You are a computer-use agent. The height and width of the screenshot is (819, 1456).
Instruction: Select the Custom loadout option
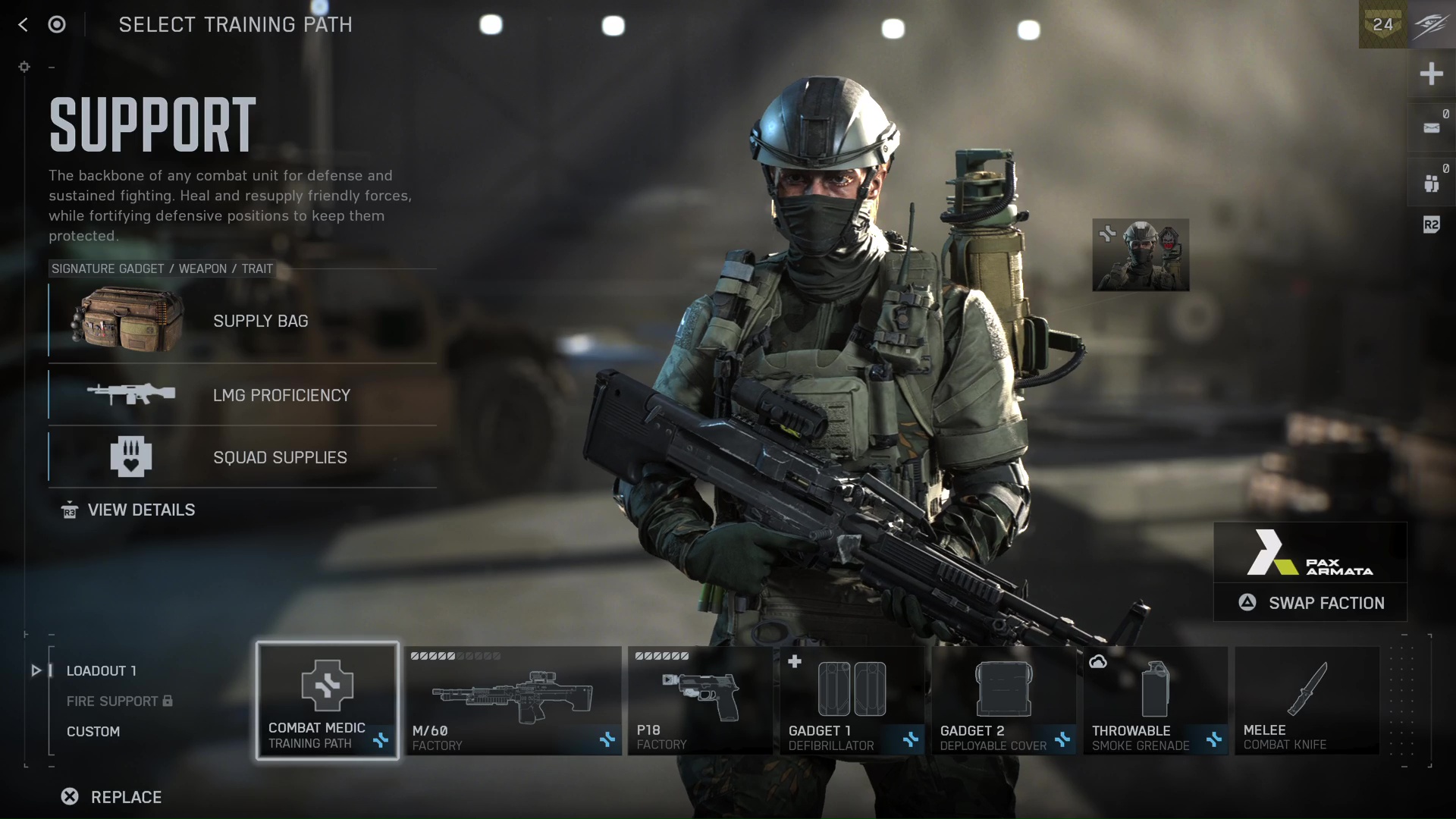[93, 731]
